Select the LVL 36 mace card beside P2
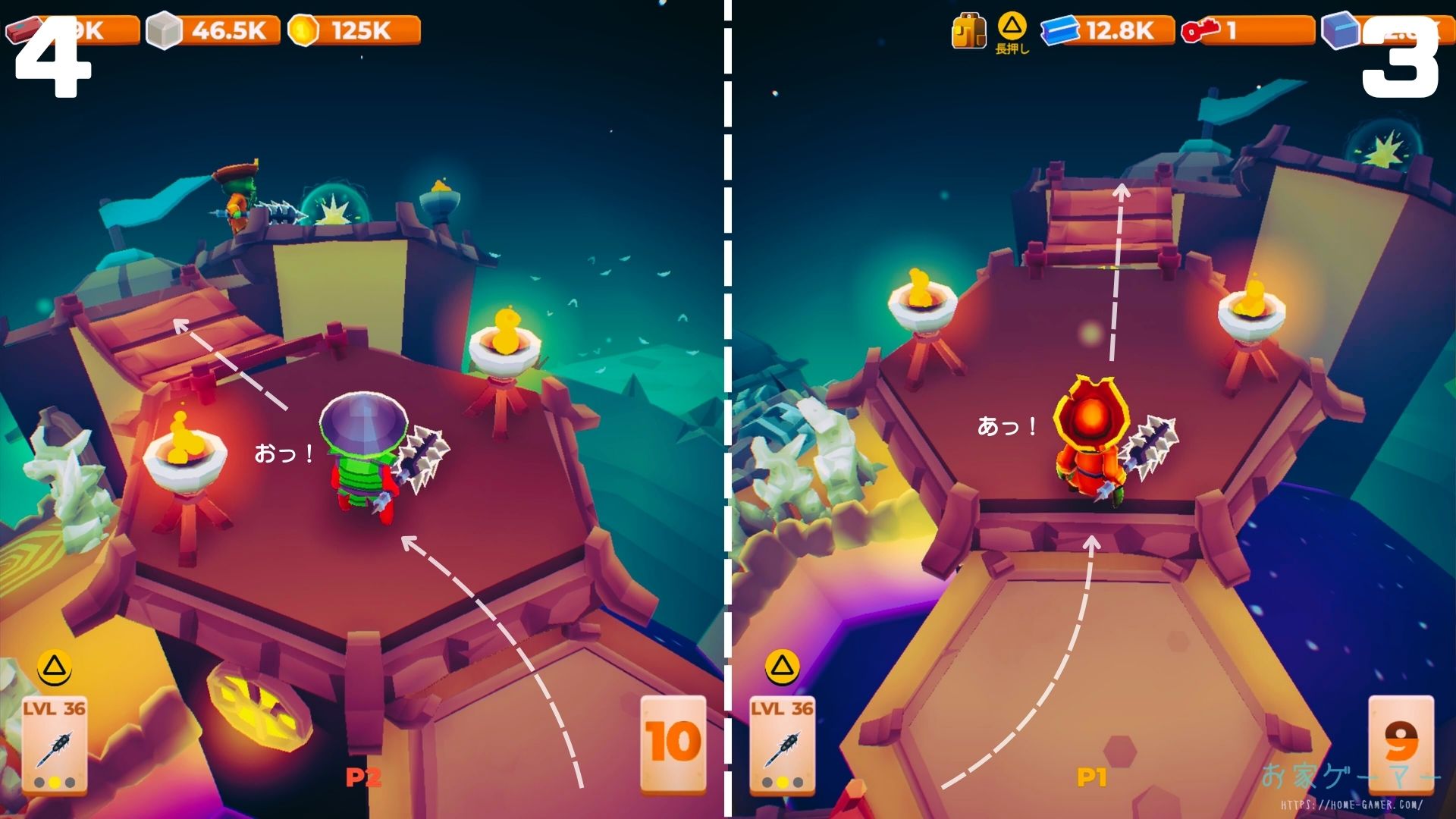 click(54, 745)
